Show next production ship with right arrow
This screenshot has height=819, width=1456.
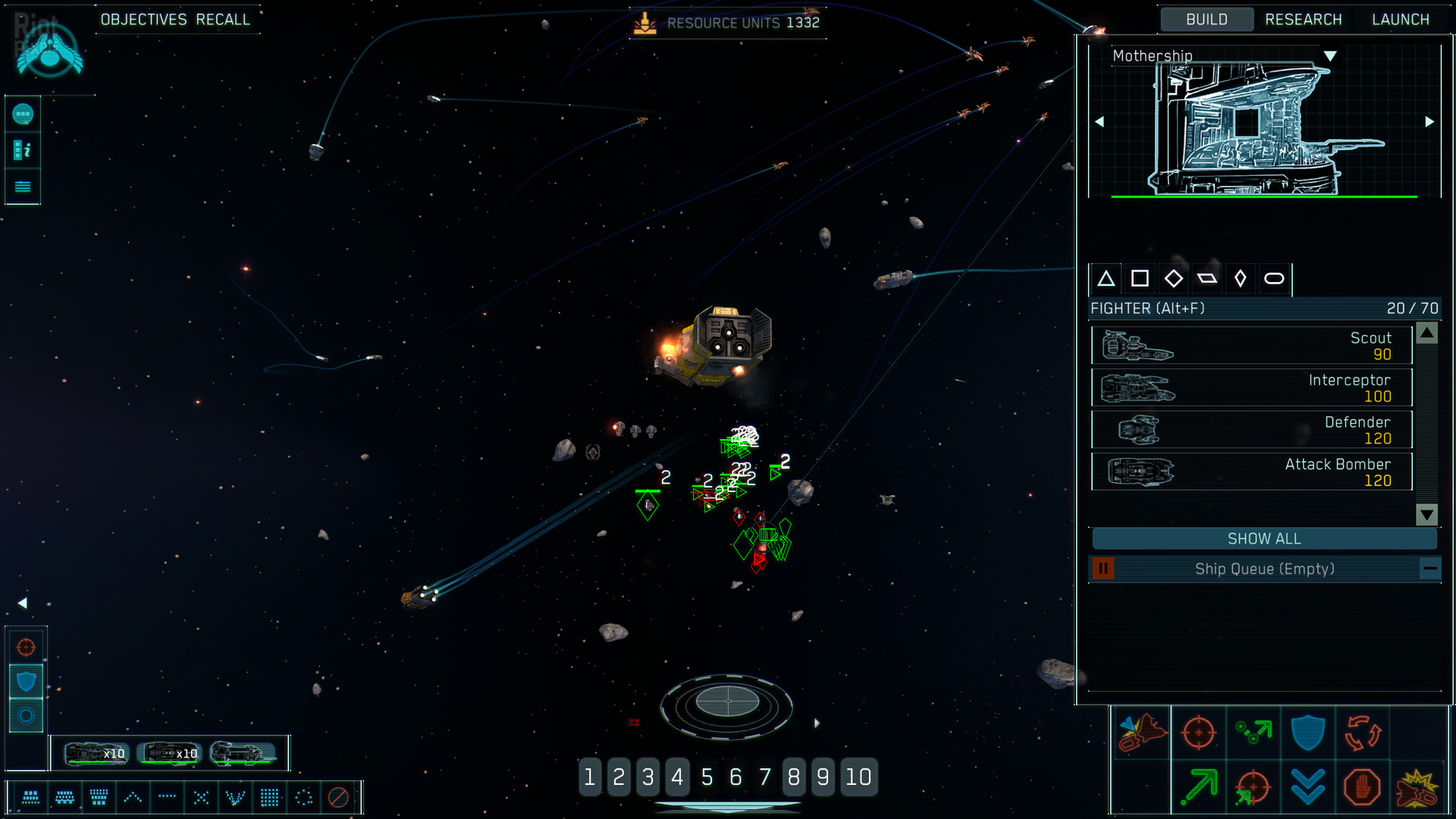click(1429, 121)
